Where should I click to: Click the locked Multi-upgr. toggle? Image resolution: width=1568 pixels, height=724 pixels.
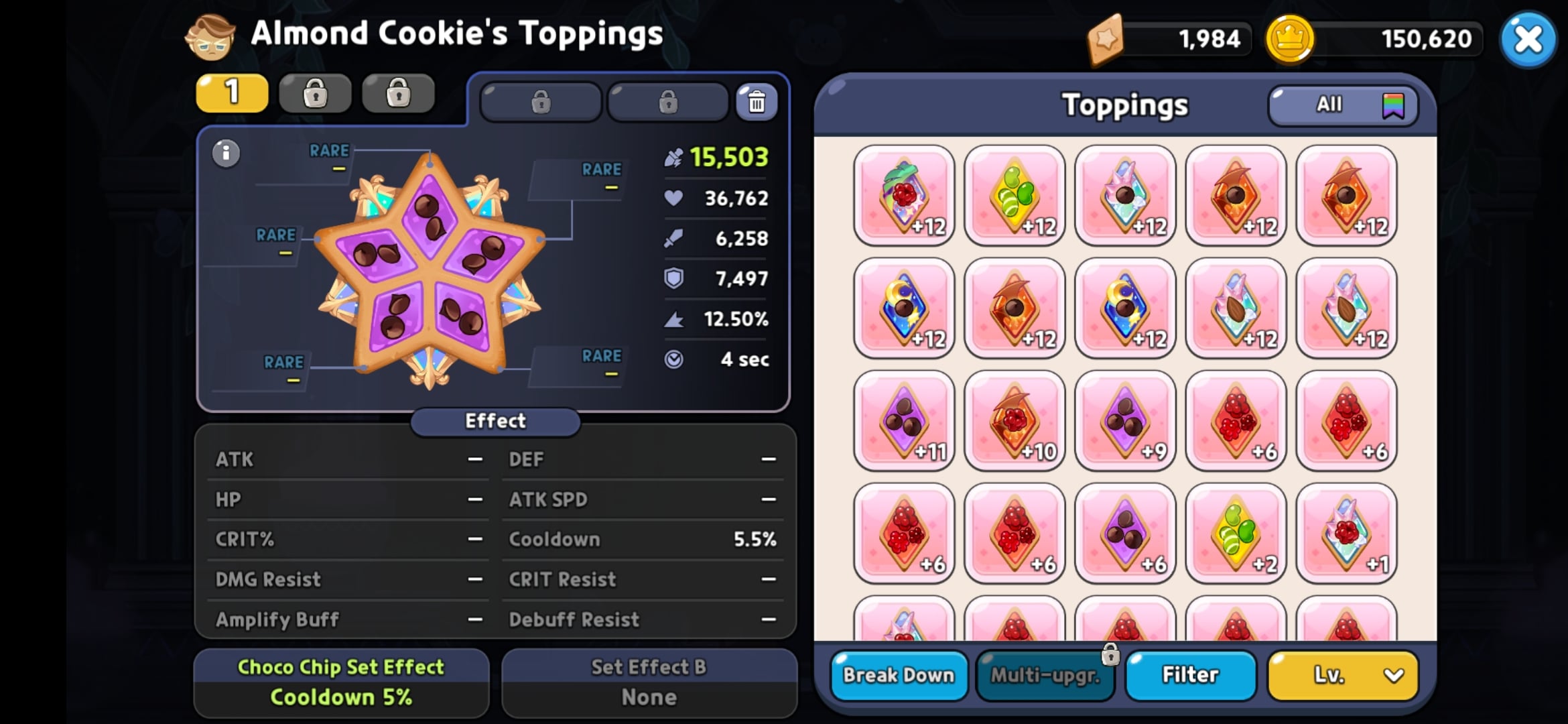1044,676
